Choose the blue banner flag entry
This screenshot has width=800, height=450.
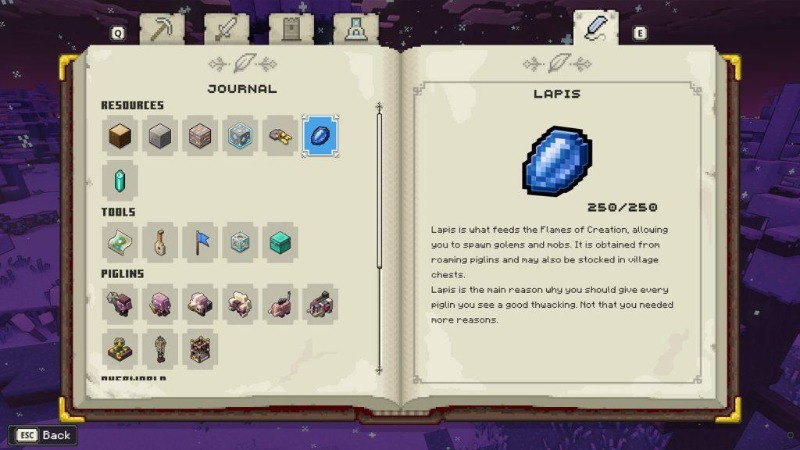[200, 242]
